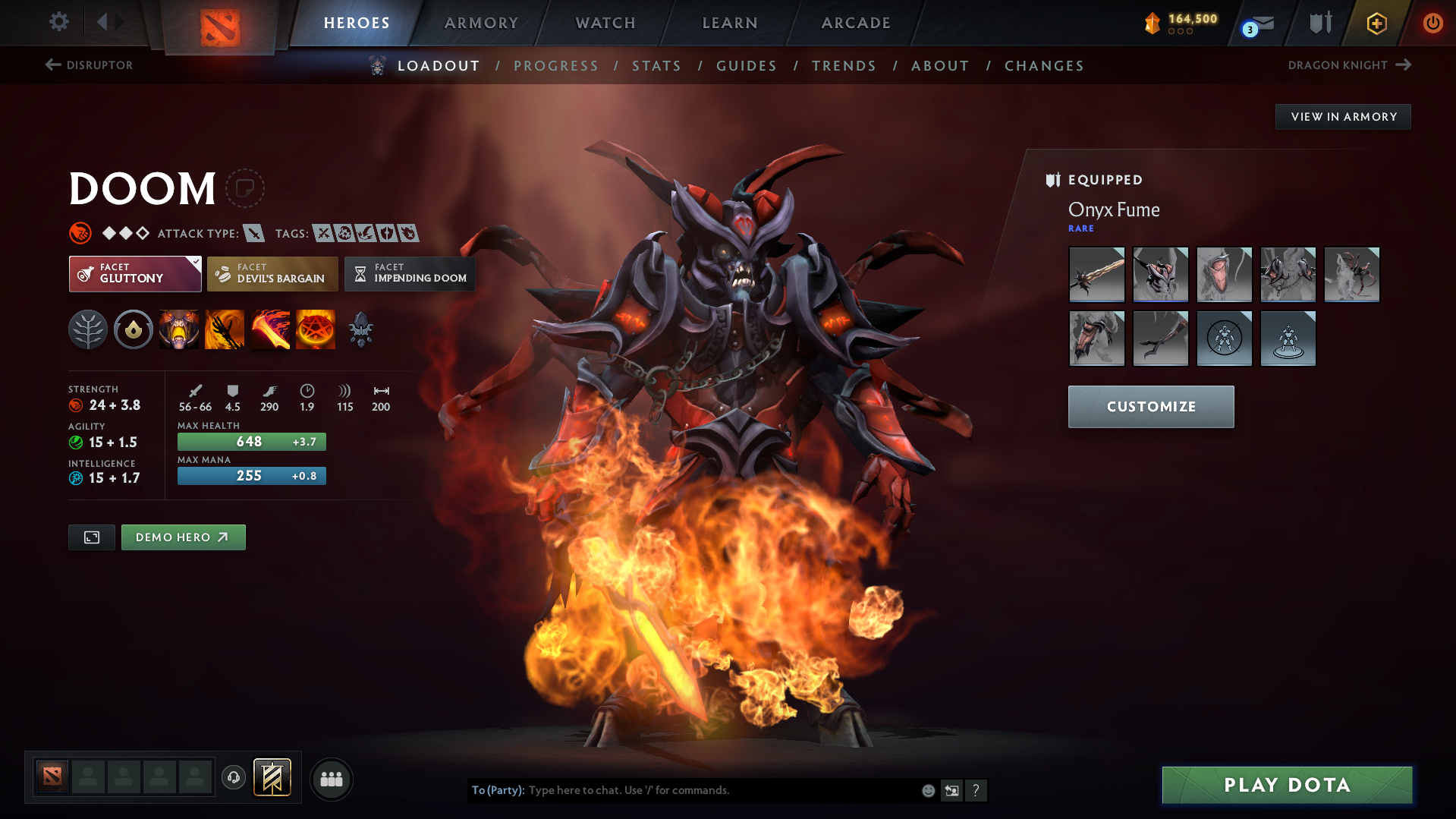The height and width of the screenshot is (819, 1456).
Task: Click the green Max Health bar
Action: 251,441
